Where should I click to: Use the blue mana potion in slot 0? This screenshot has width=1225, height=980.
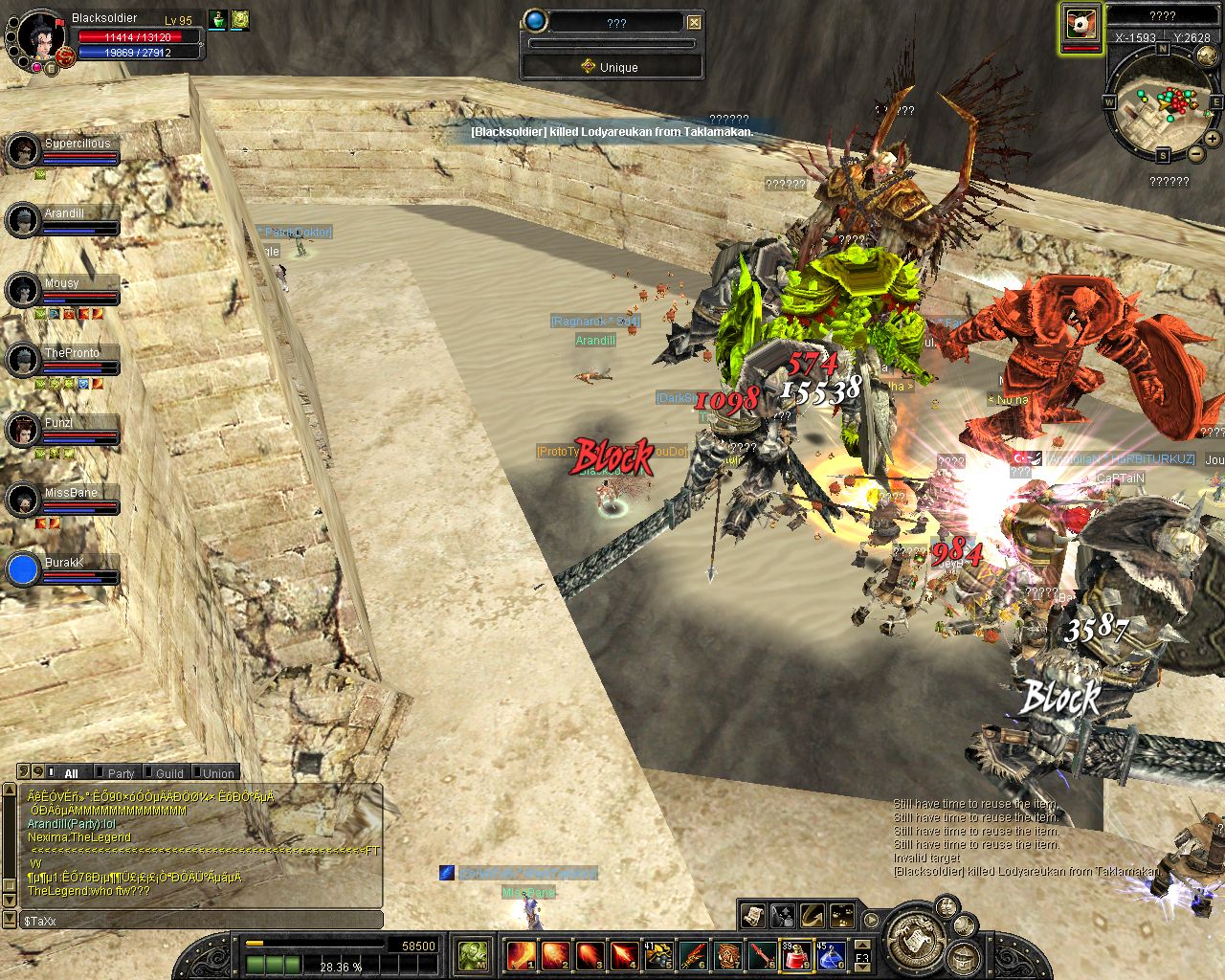click(x=829, y=955)
